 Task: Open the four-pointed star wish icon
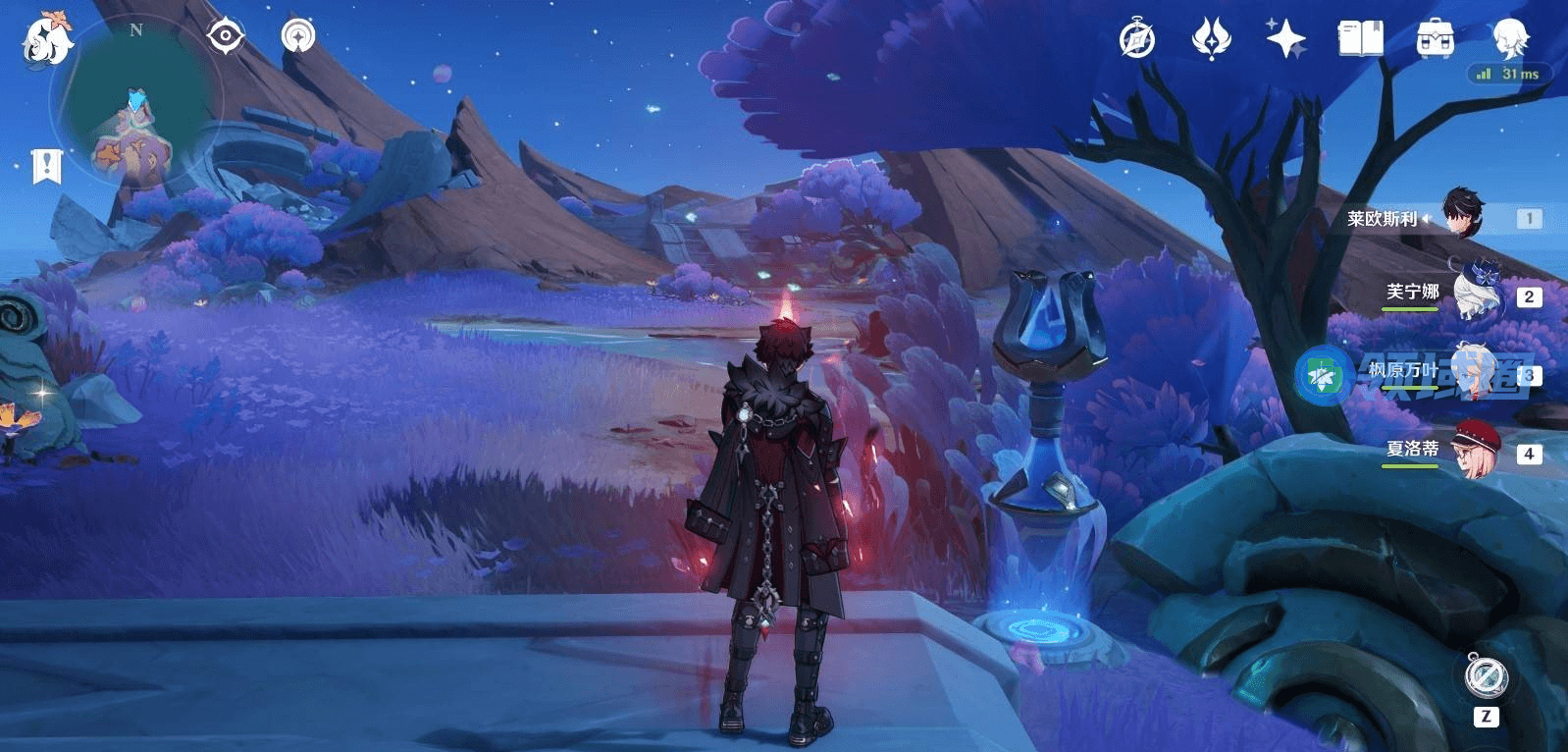pyautogui.click(x=1285, y=39)
